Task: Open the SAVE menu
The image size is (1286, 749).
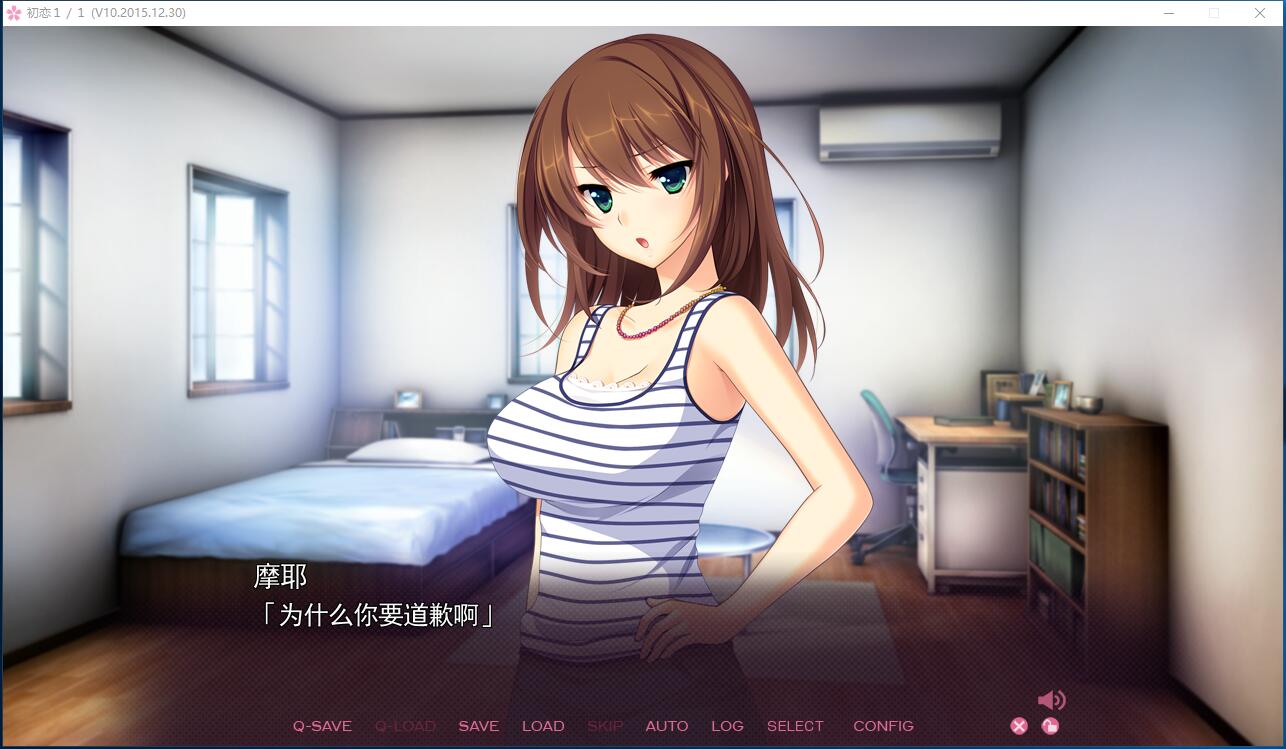Action: [x=478, y=726]
